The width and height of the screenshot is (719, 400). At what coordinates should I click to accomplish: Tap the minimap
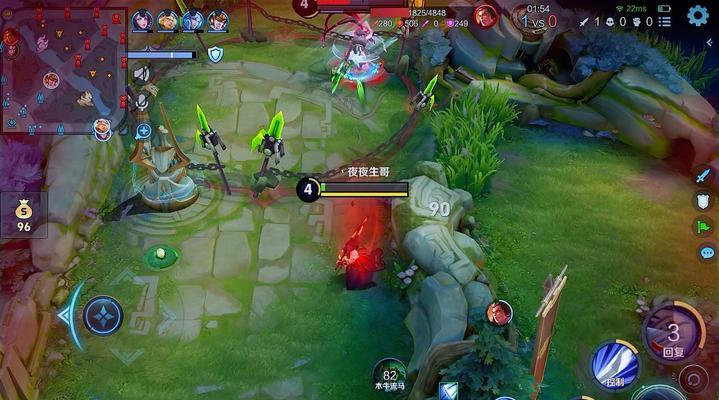pyautogui.click(x=63, y=70)
